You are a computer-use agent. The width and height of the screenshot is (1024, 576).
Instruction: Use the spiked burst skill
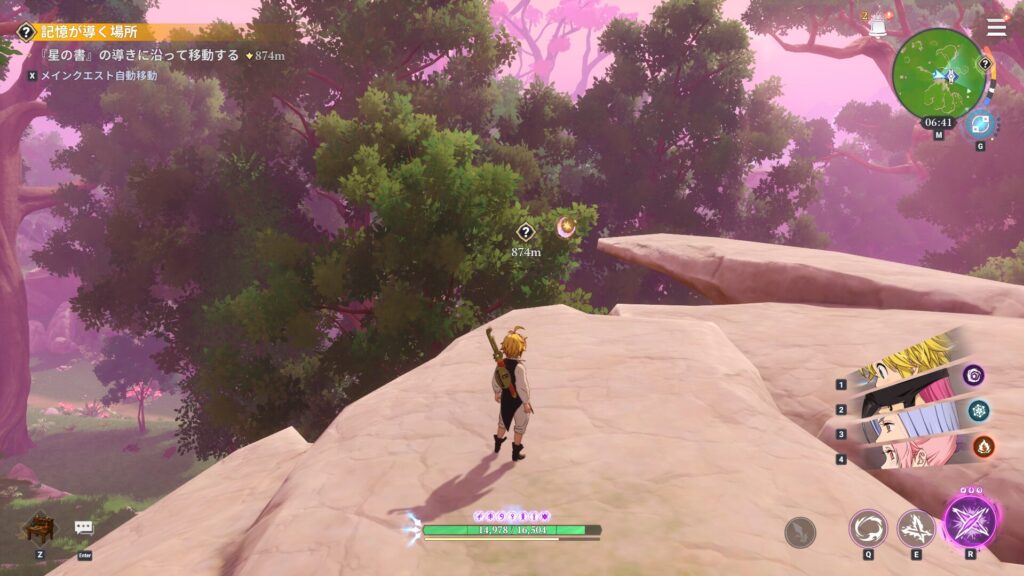pos(916,528)
